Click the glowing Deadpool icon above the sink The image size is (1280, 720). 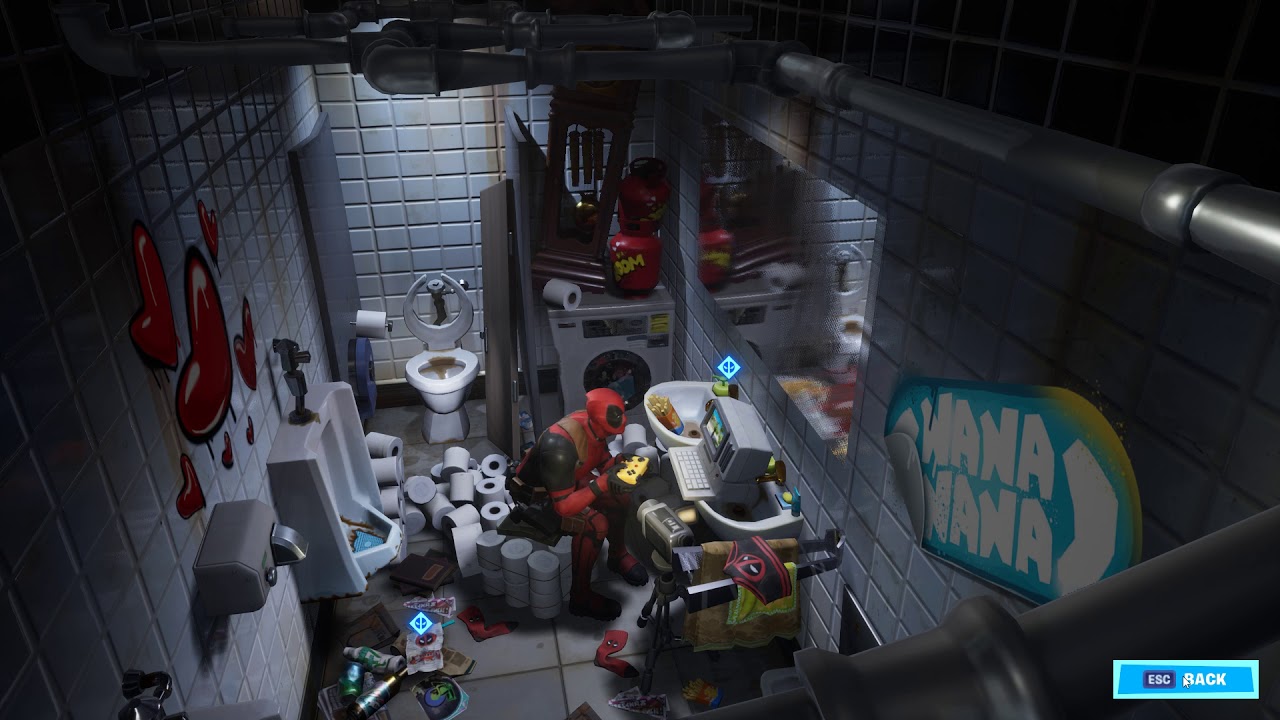click(x=727, y=367)
